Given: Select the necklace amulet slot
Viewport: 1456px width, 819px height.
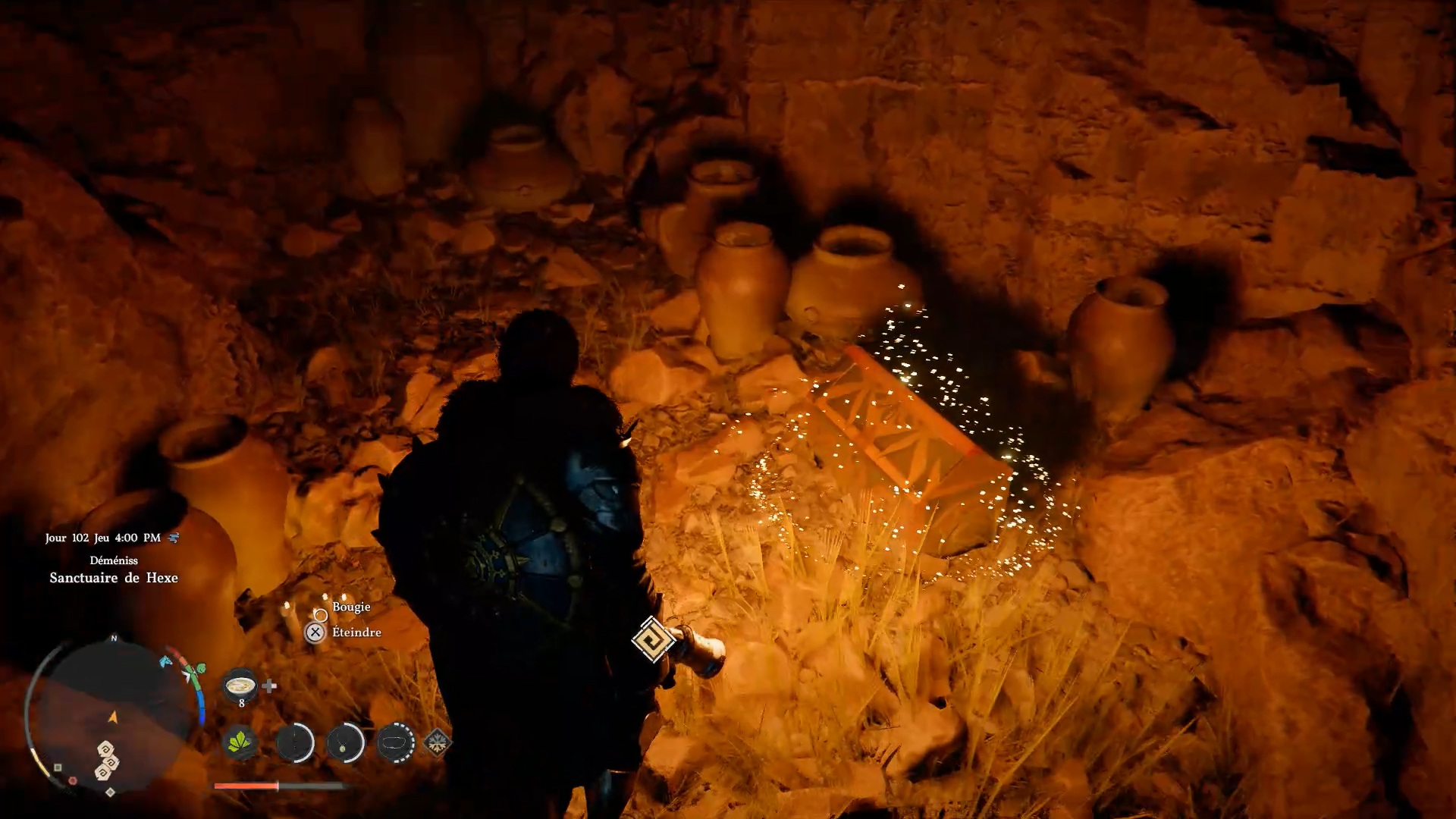Looking at the screenshot, I should [345, 742].
